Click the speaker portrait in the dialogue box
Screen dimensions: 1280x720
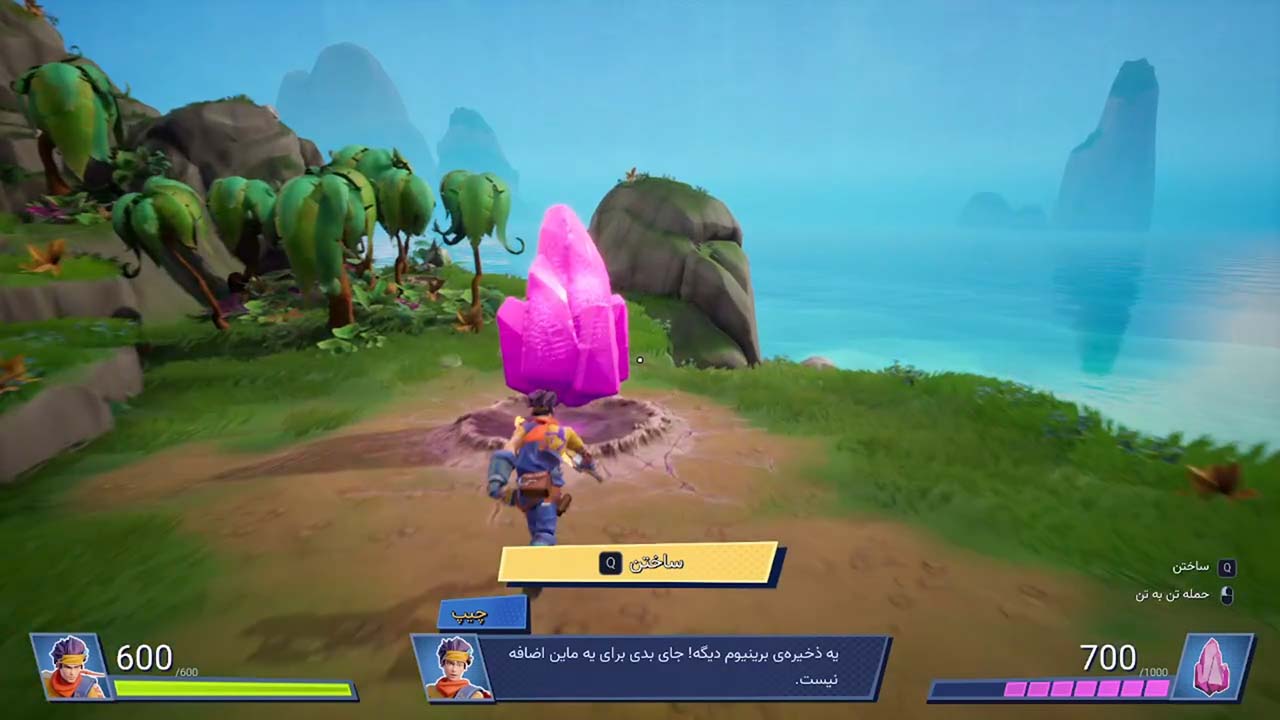[x=451, y=667]
